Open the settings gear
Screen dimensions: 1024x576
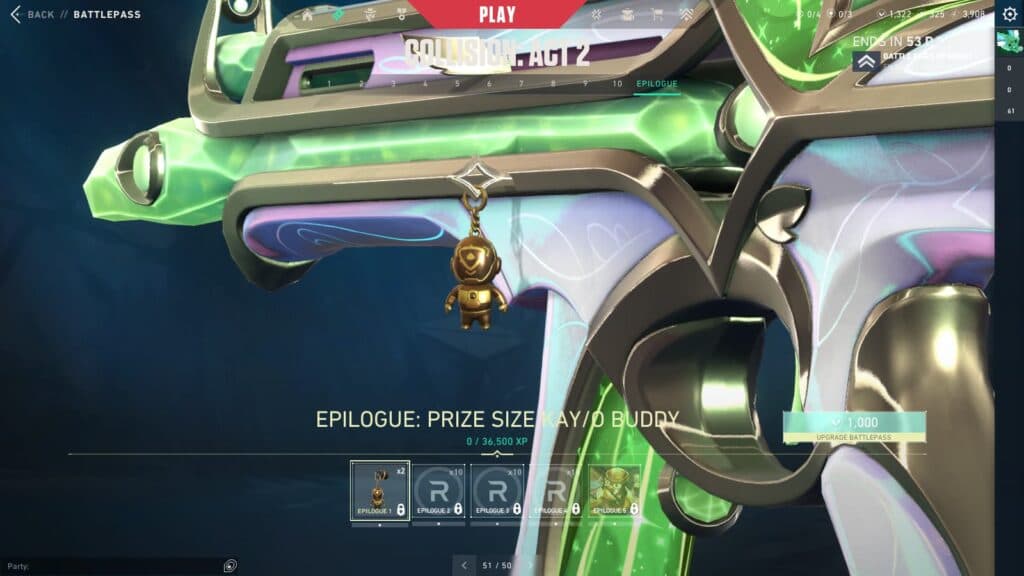pos(1009,14)
